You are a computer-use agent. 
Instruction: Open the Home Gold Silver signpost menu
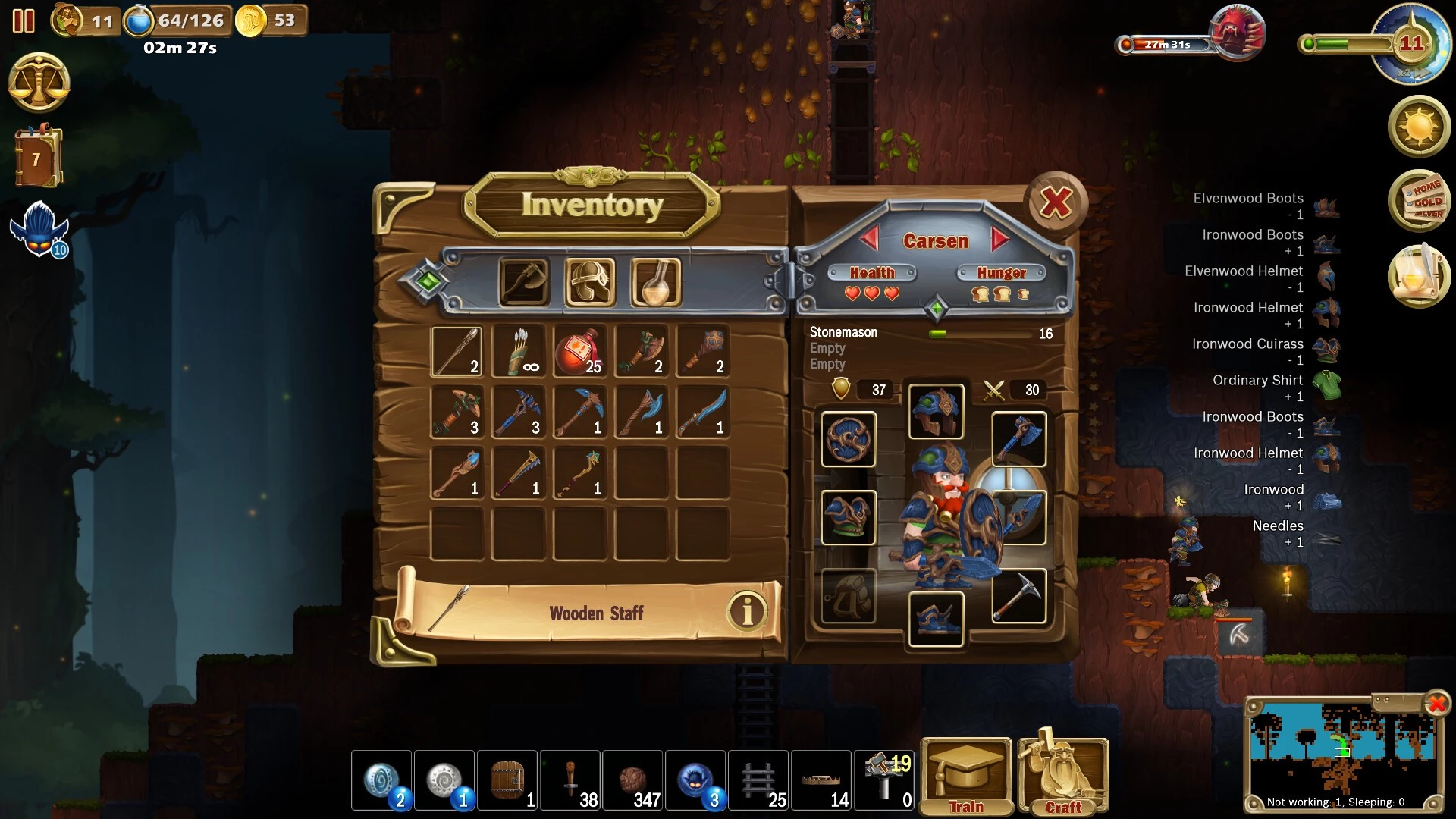pos(1420,200)
